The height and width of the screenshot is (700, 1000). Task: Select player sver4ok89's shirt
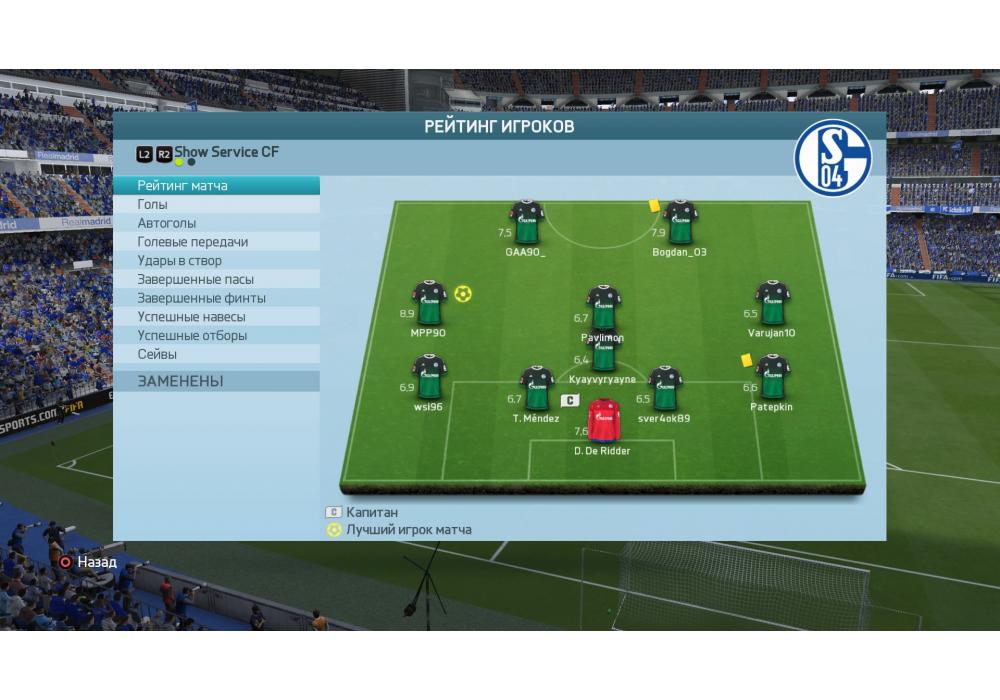coord(665,389)
